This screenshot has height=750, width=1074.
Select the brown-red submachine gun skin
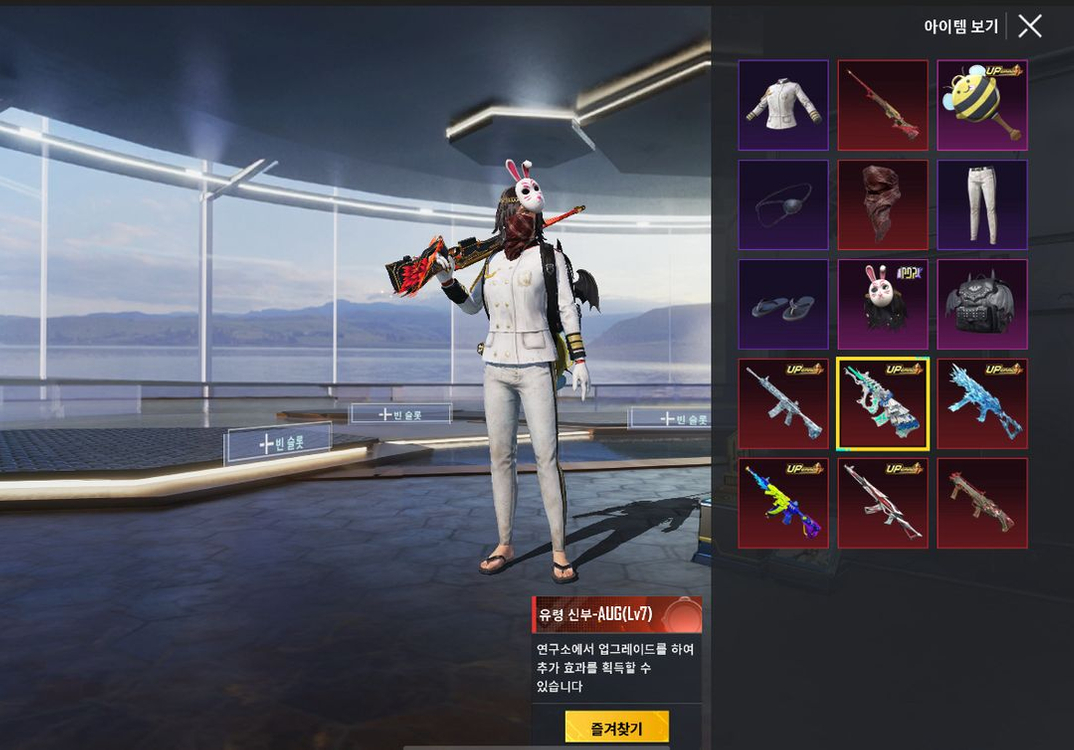coord(982,503)
